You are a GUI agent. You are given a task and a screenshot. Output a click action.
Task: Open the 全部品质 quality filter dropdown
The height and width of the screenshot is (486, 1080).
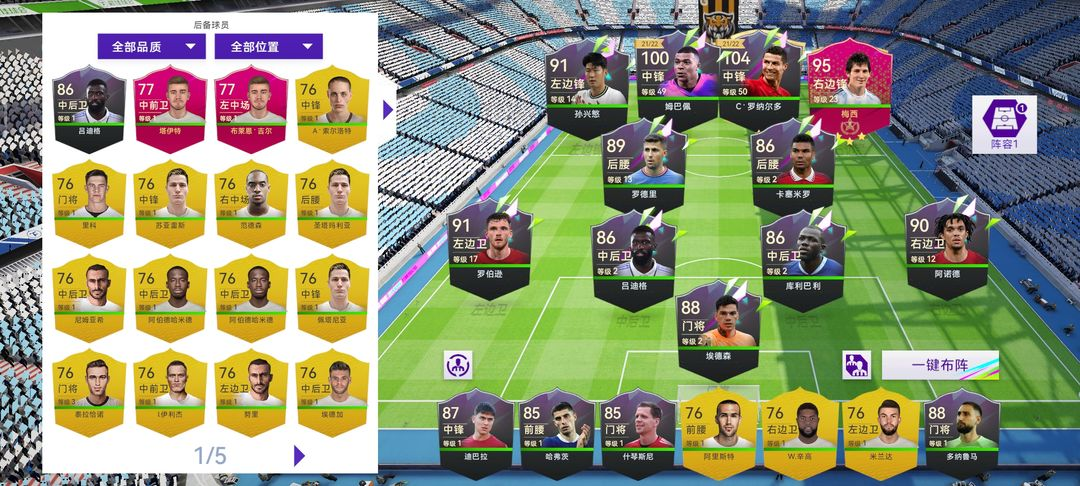pyautogui.click(x=151, y=47)
